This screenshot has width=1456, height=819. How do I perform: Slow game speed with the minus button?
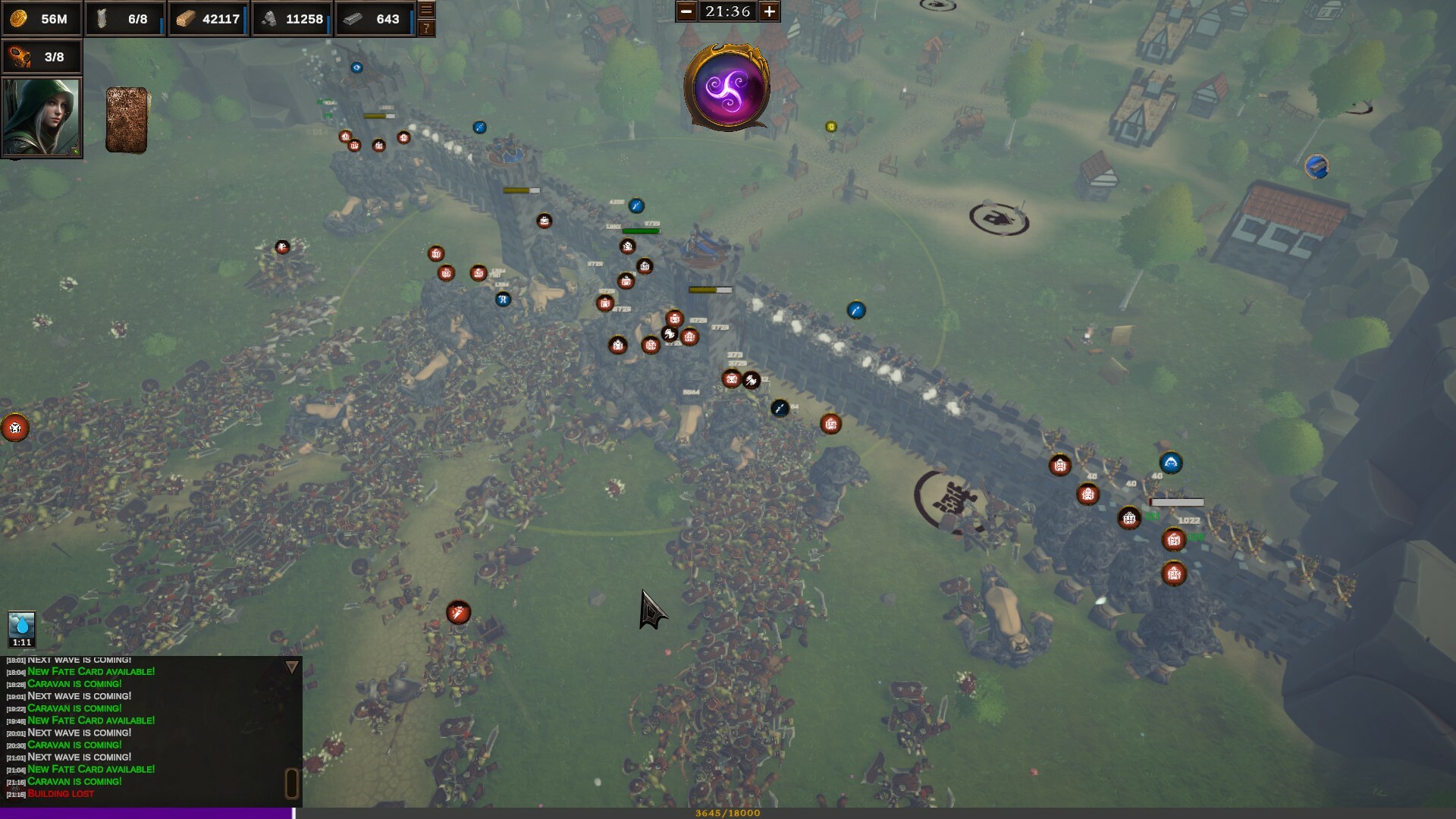click(x=686, y=12)
